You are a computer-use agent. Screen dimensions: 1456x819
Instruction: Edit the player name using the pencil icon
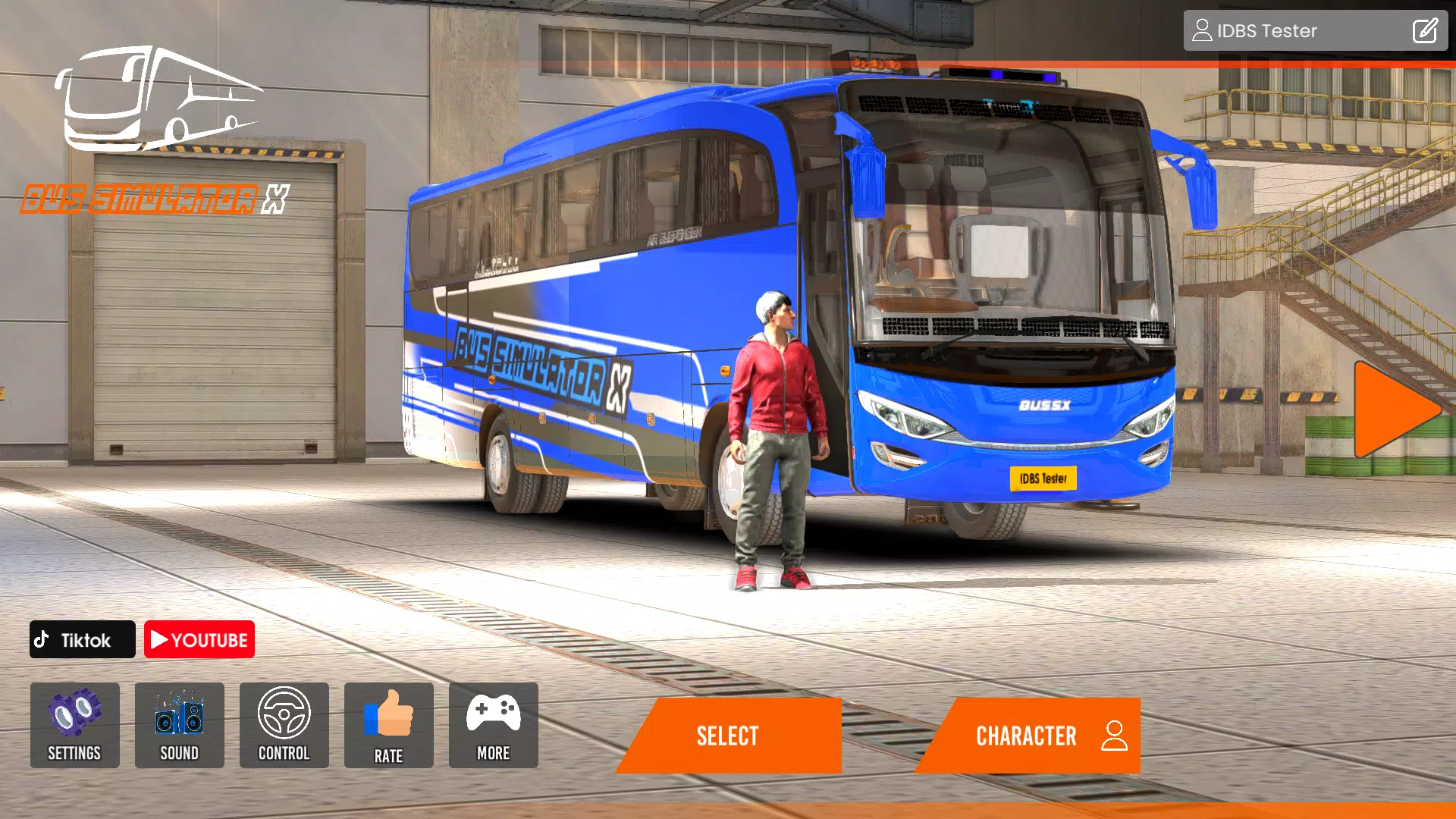pyautogui.click(x=1425, y=30)
